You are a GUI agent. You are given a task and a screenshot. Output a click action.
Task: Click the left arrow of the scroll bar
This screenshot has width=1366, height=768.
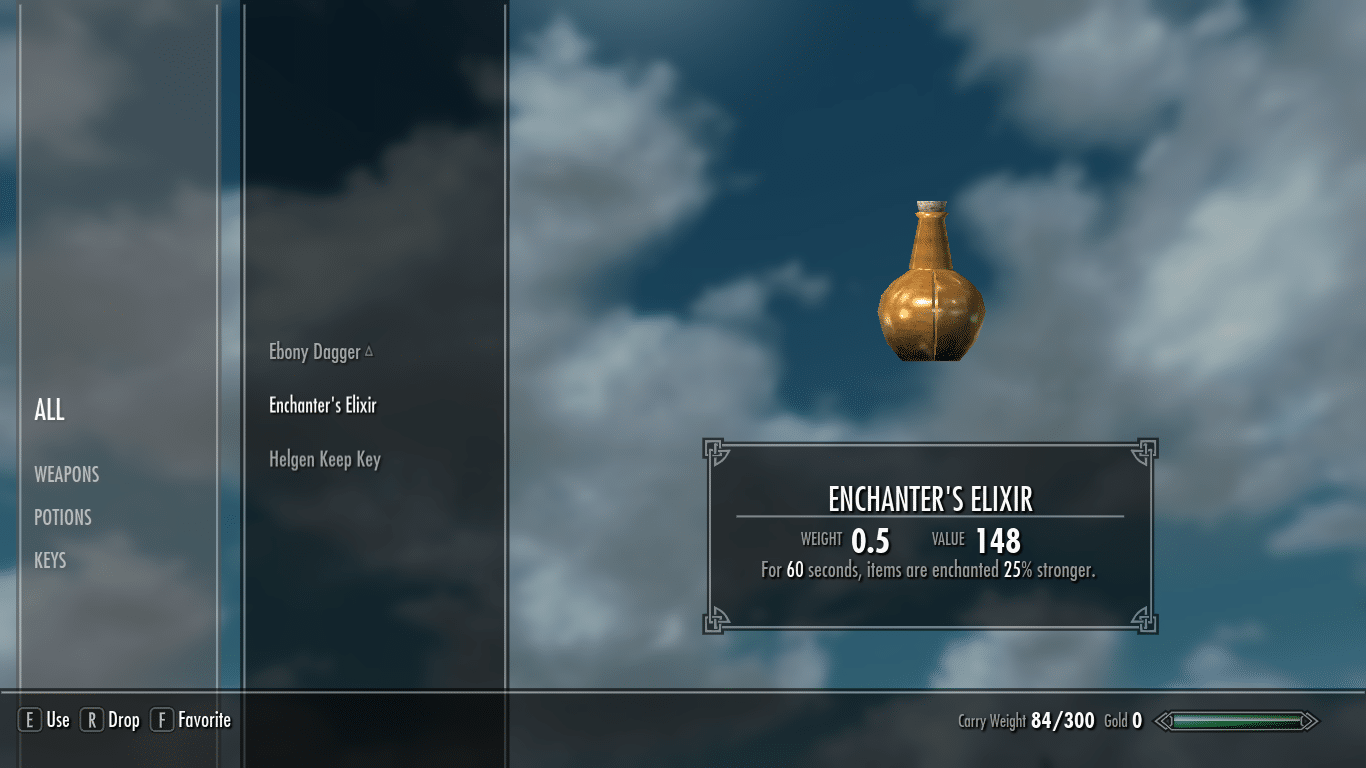click(1163, 721)
